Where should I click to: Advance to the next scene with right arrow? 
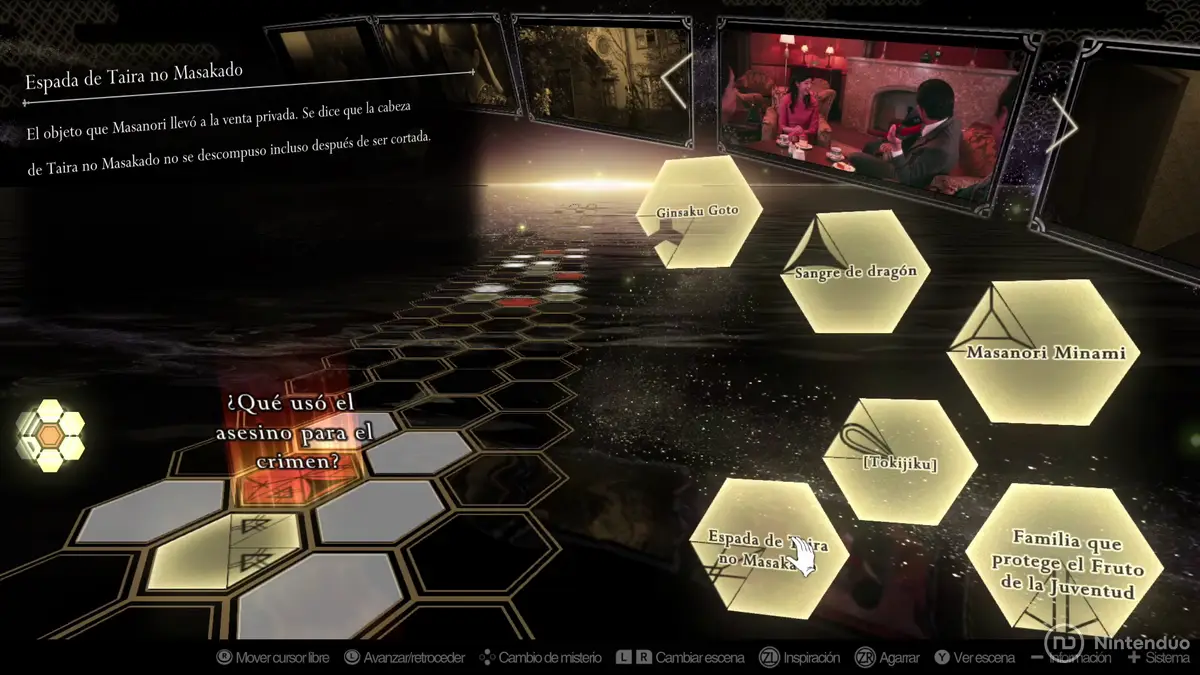pos(1063,124)
